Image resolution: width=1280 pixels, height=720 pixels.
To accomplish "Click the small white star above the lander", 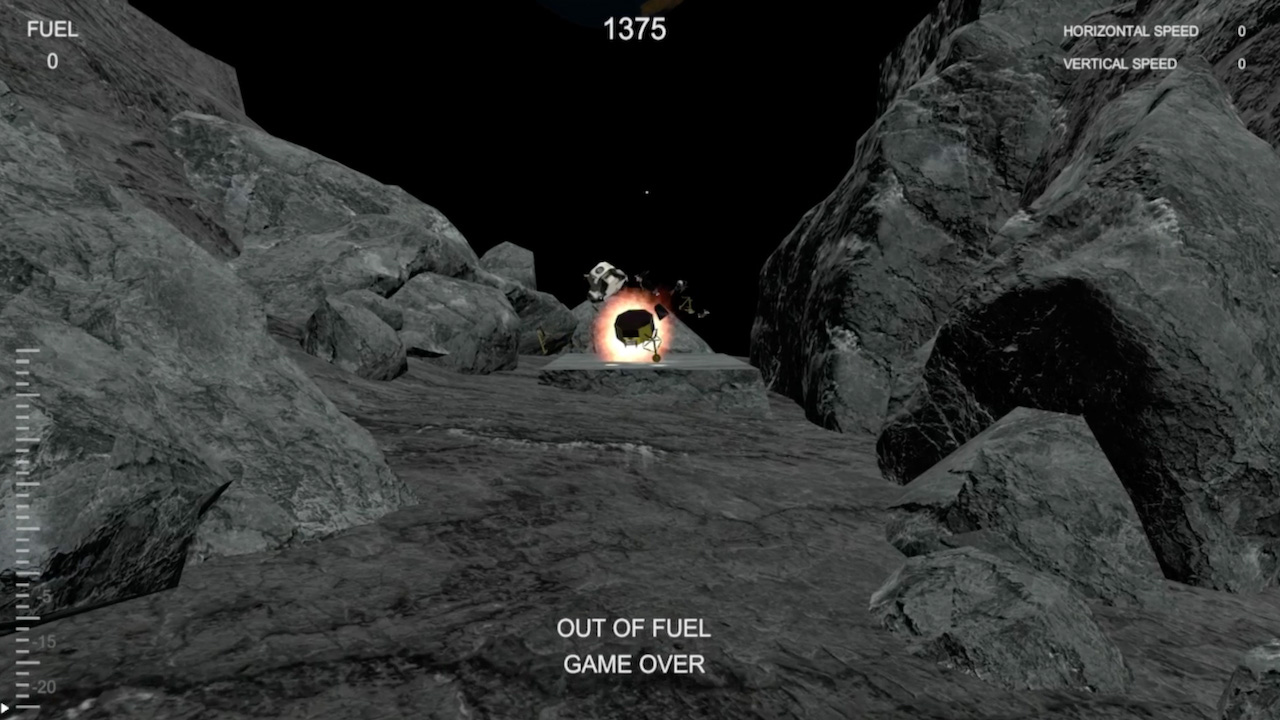I will tap(646, 191).
